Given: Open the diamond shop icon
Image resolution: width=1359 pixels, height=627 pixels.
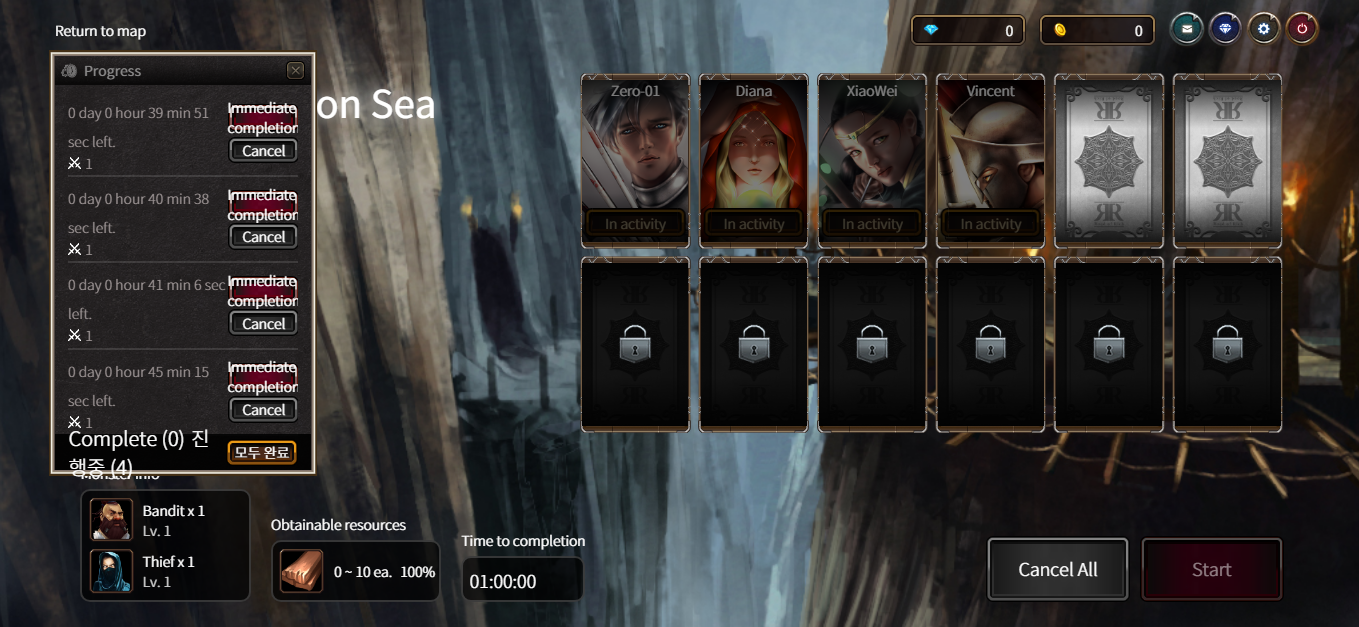Looking at the screenshot, I should (1225, 29).
